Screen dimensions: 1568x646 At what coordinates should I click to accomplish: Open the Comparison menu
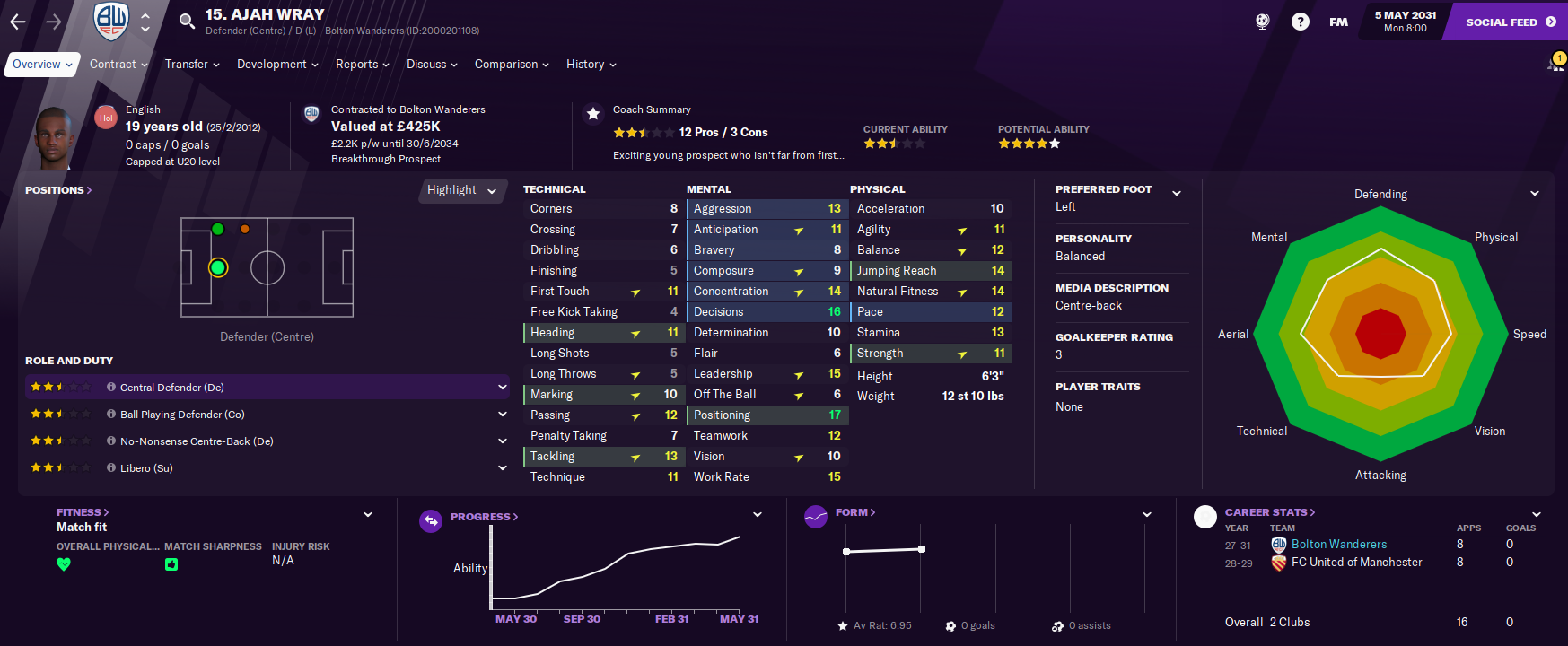(x=512, y=65)
